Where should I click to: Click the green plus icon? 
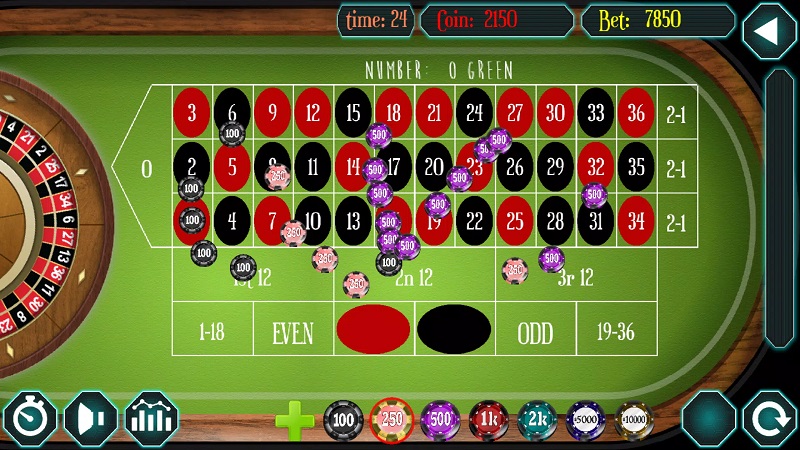pos(295,420)
